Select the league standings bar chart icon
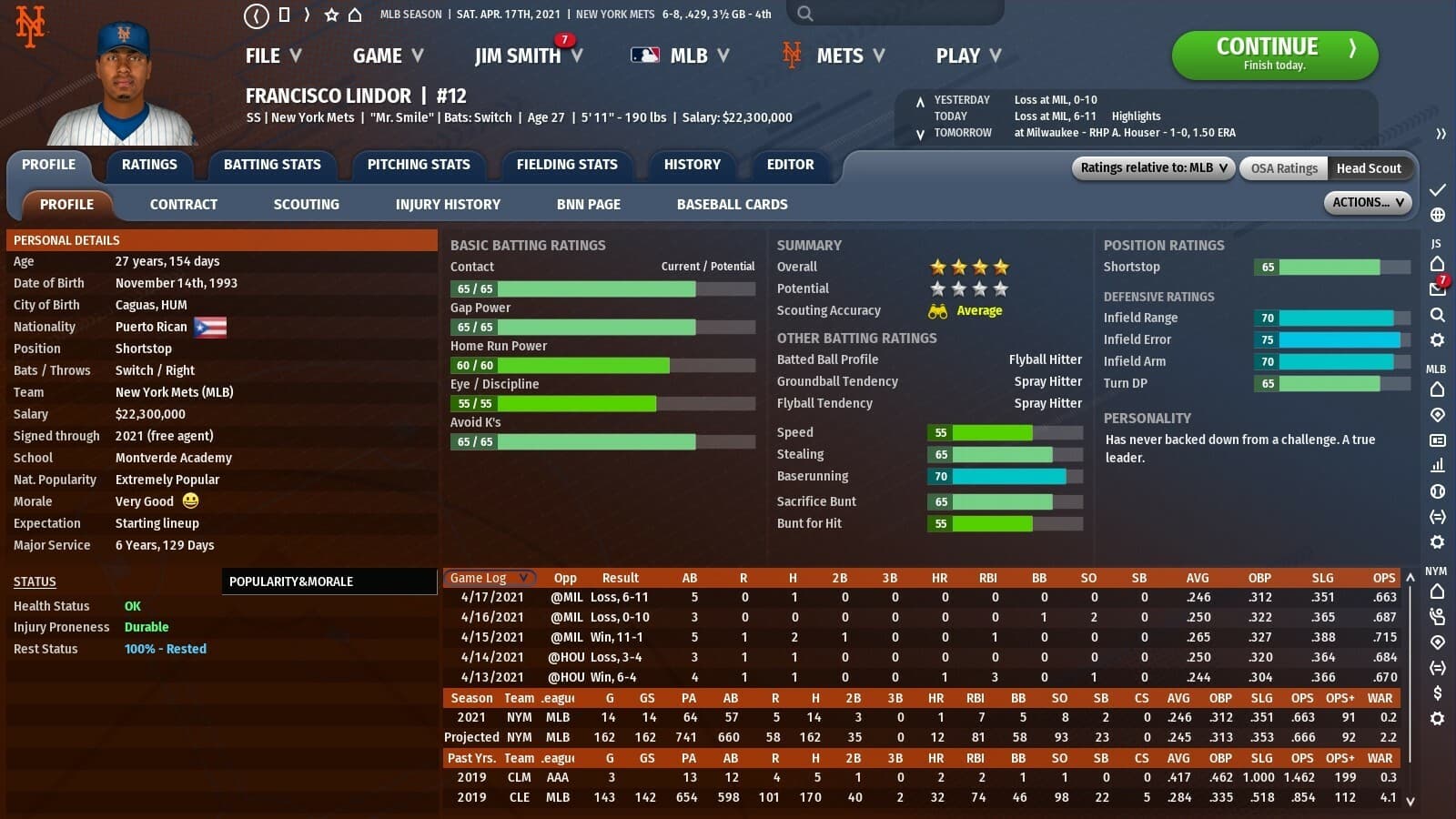 [x=1438, y=464]
